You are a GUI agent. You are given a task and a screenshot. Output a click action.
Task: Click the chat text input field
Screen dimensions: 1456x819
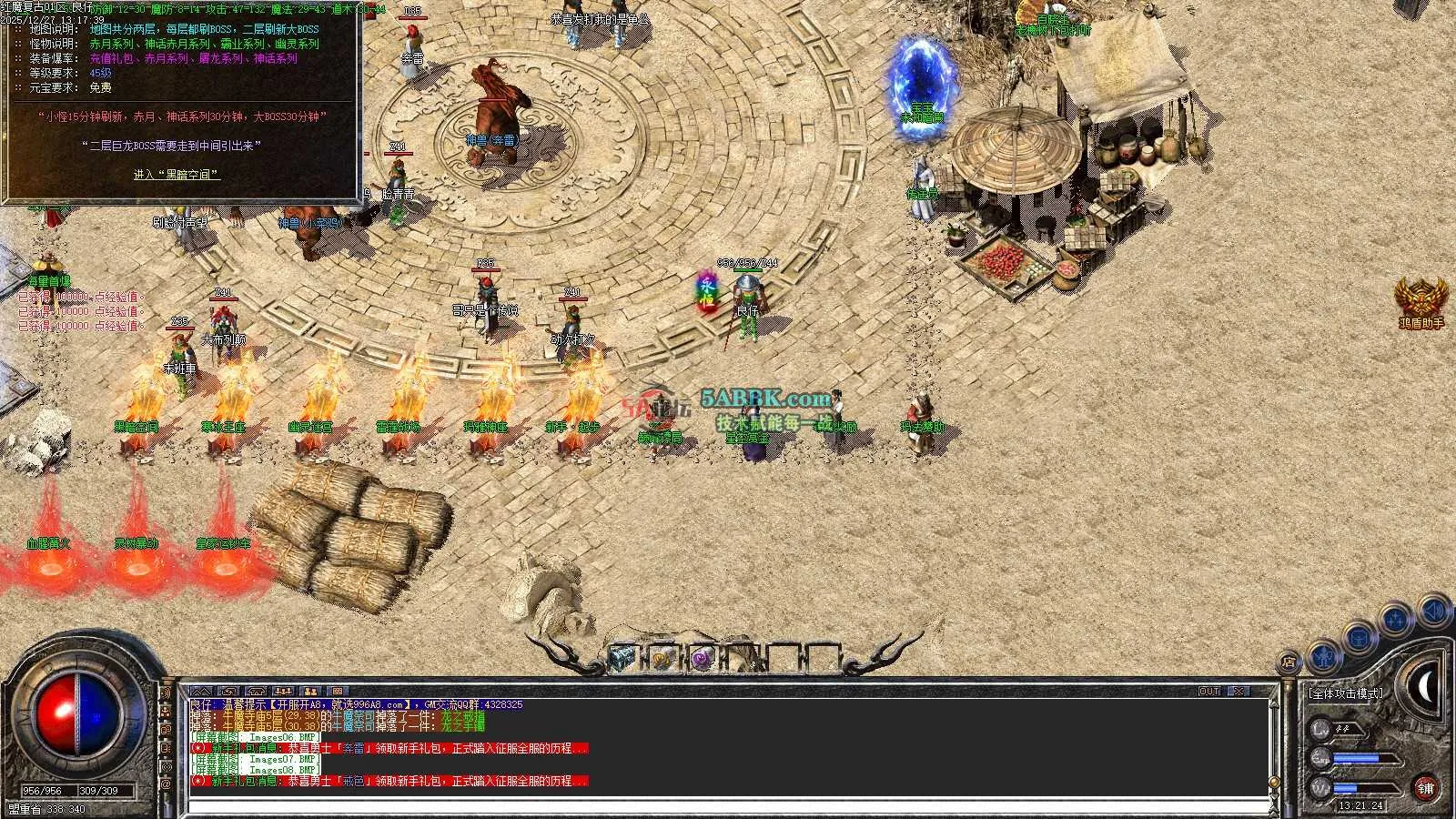pos(728,806)
